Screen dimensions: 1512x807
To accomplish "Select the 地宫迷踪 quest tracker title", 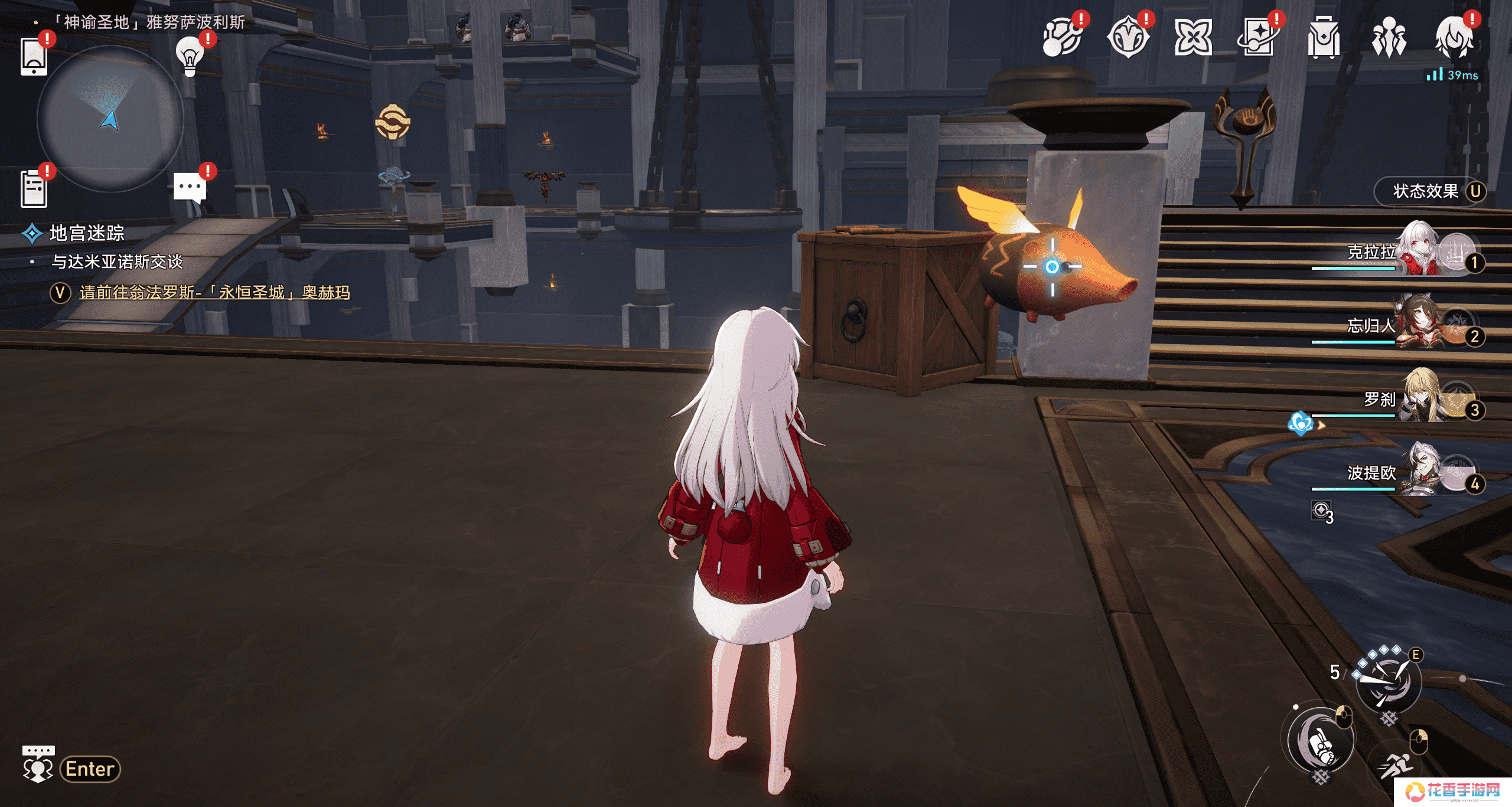I will tap(87, 233).
